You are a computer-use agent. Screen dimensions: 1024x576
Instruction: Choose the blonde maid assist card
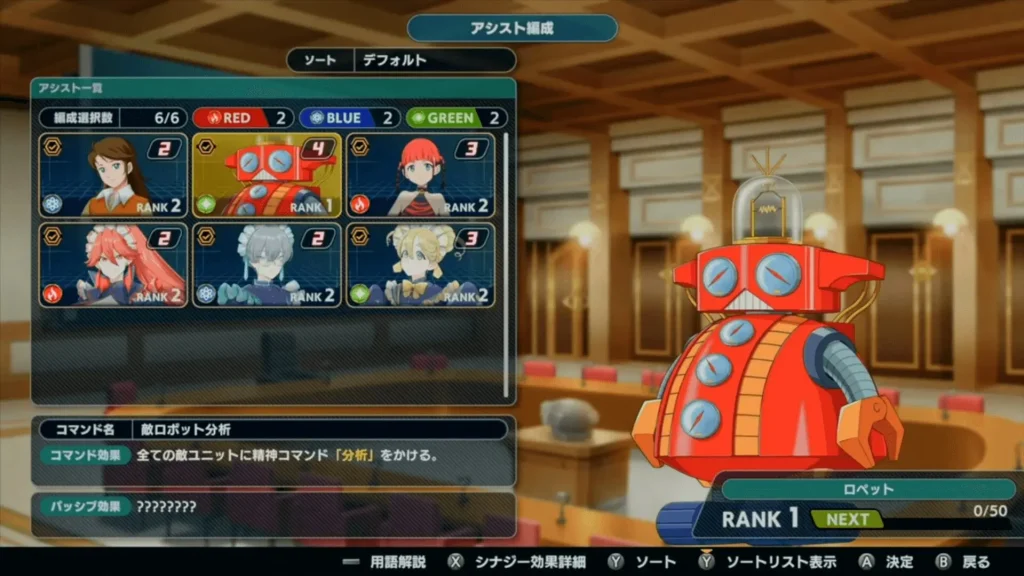(420, 265)
